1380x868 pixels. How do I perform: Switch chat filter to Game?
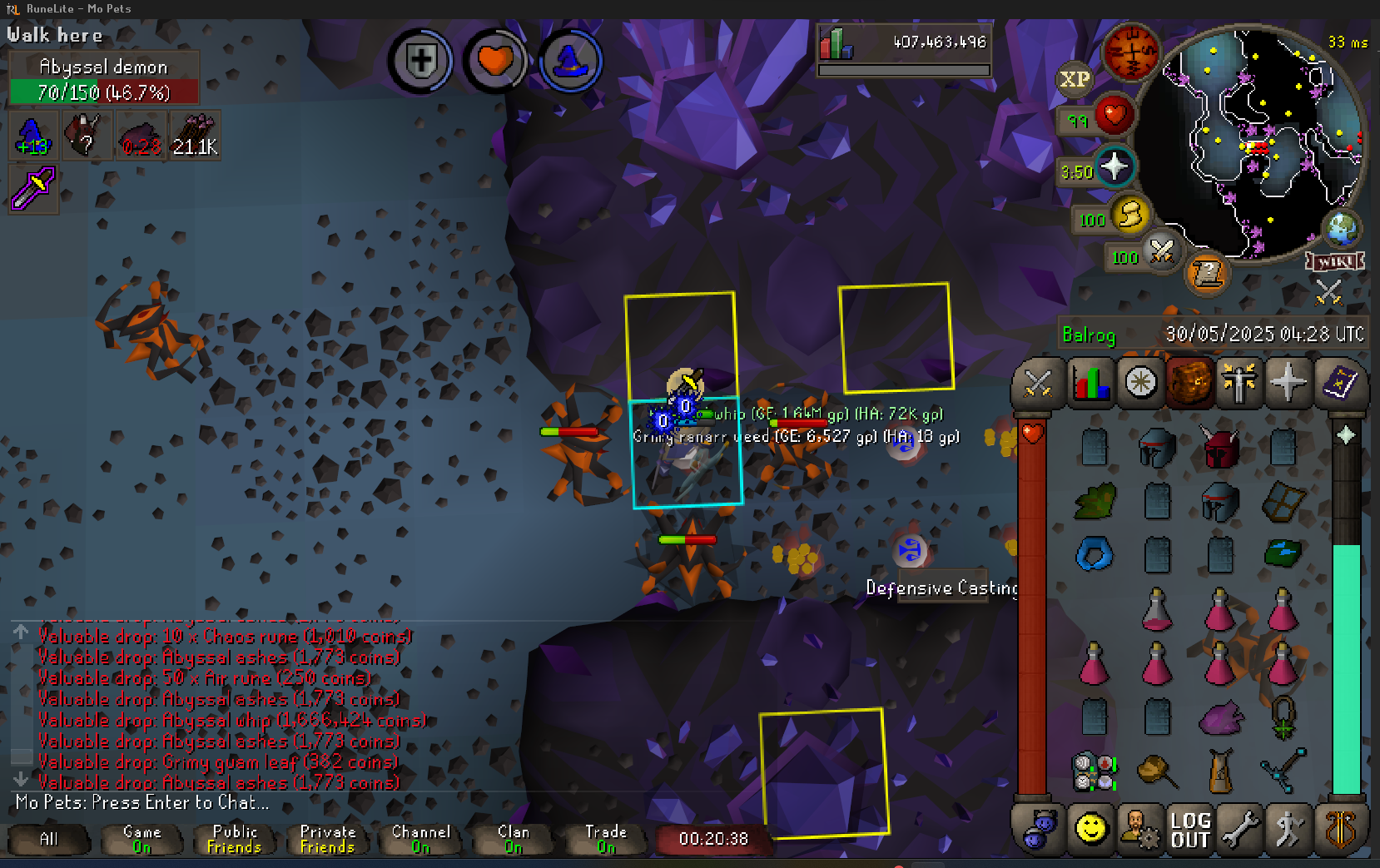pyautogui.click(x=141, y=839)
